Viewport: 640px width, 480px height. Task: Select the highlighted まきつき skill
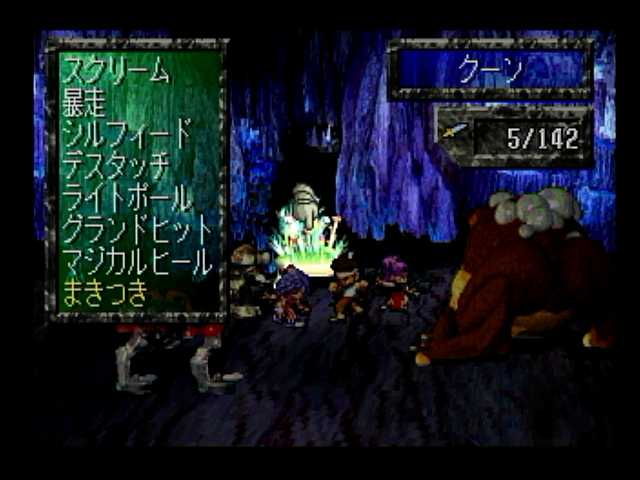[105, 293]
